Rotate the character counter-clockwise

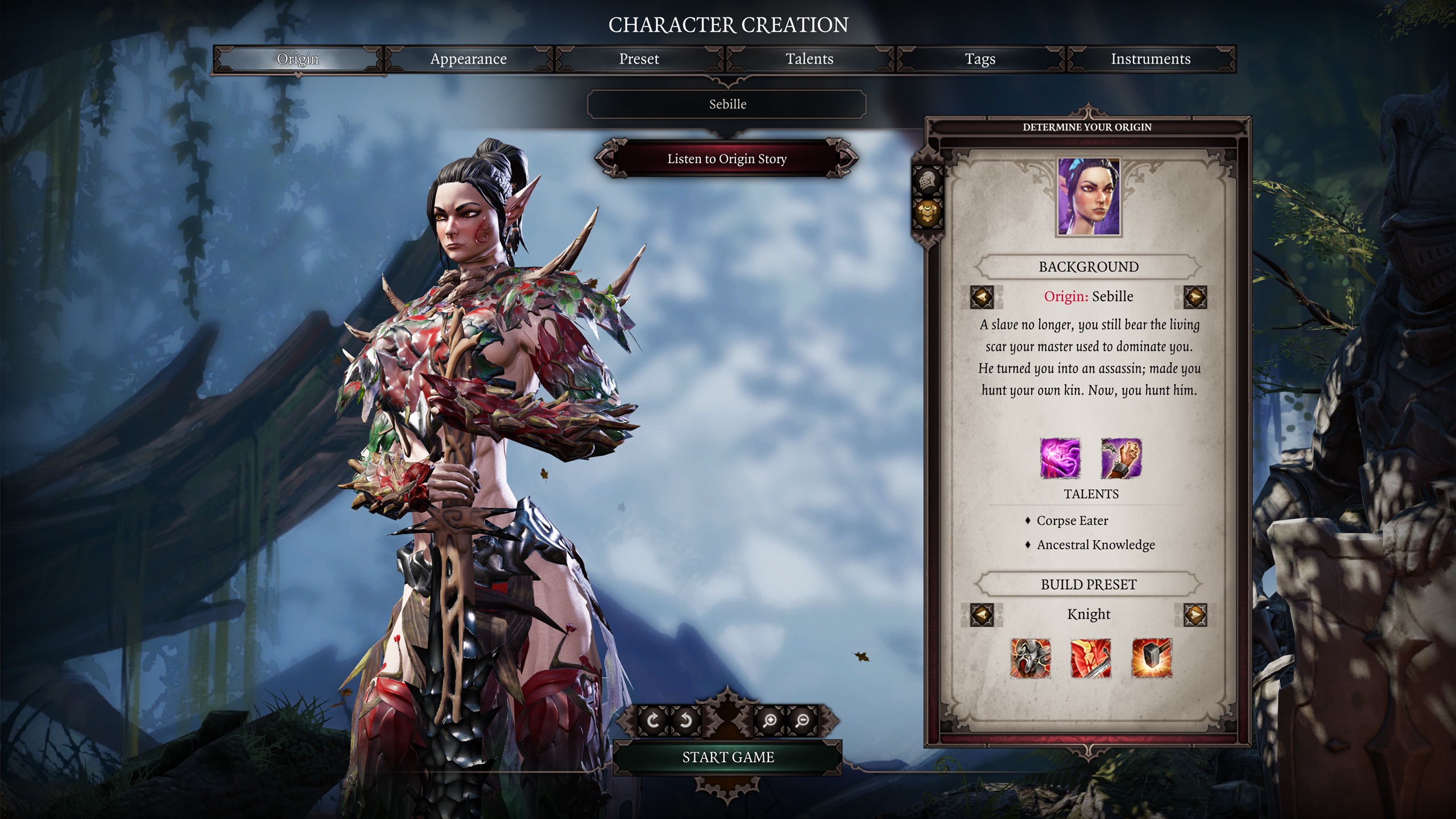coord(686,721)
